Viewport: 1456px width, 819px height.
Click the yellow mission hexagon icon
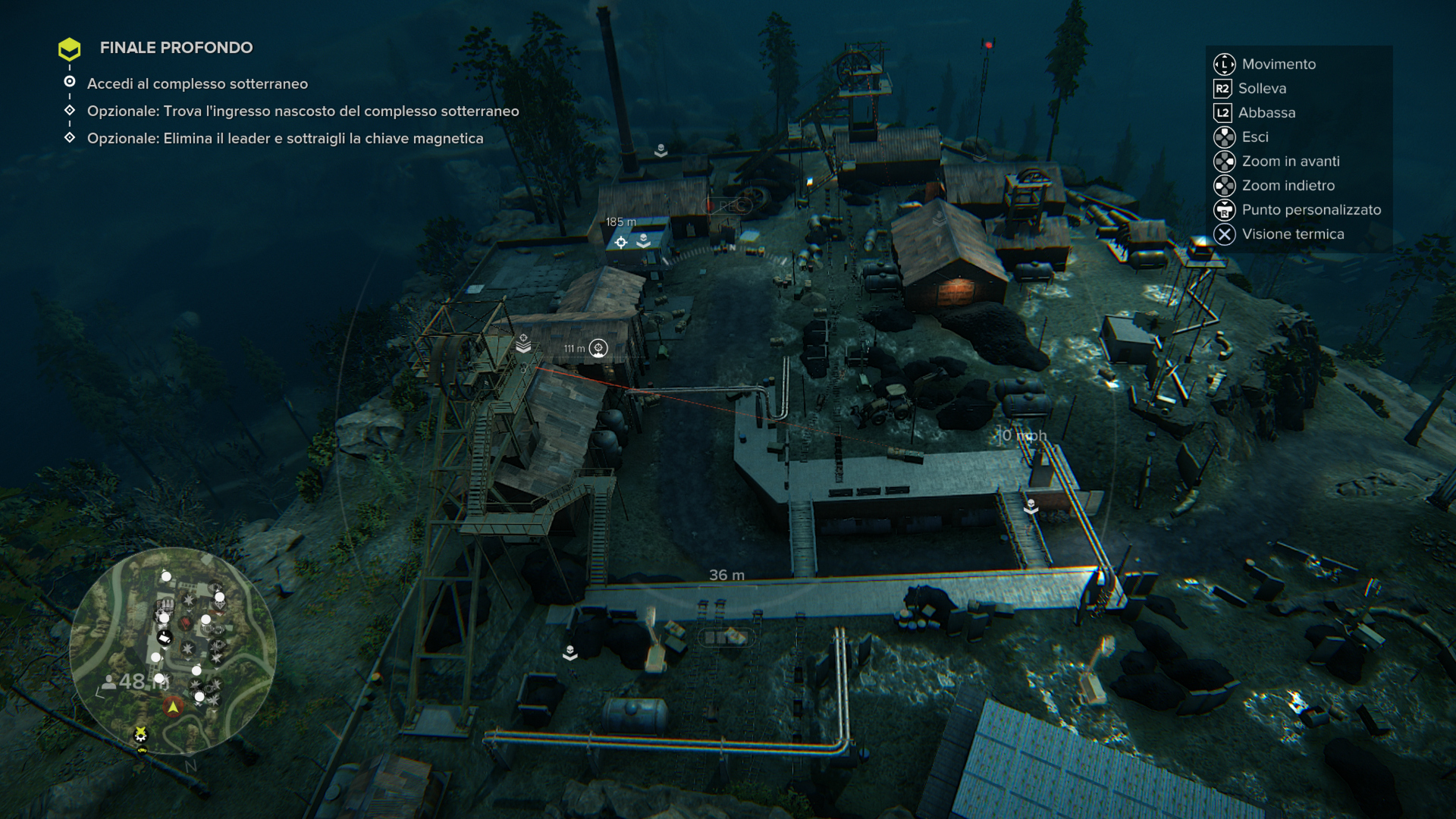70,49
